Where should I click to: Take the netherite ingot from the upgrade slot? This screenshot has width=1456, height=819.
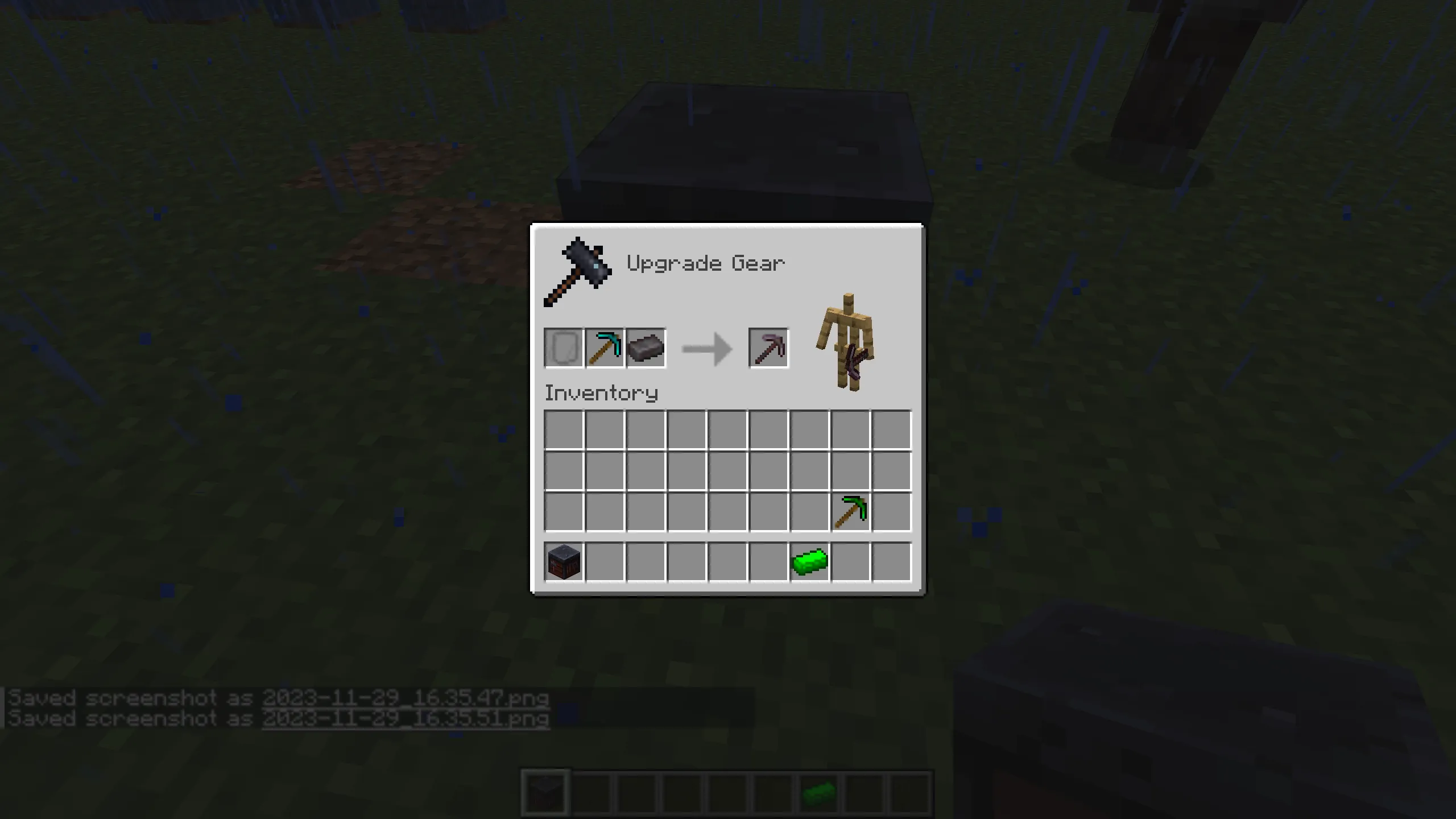tap(646, 348)
